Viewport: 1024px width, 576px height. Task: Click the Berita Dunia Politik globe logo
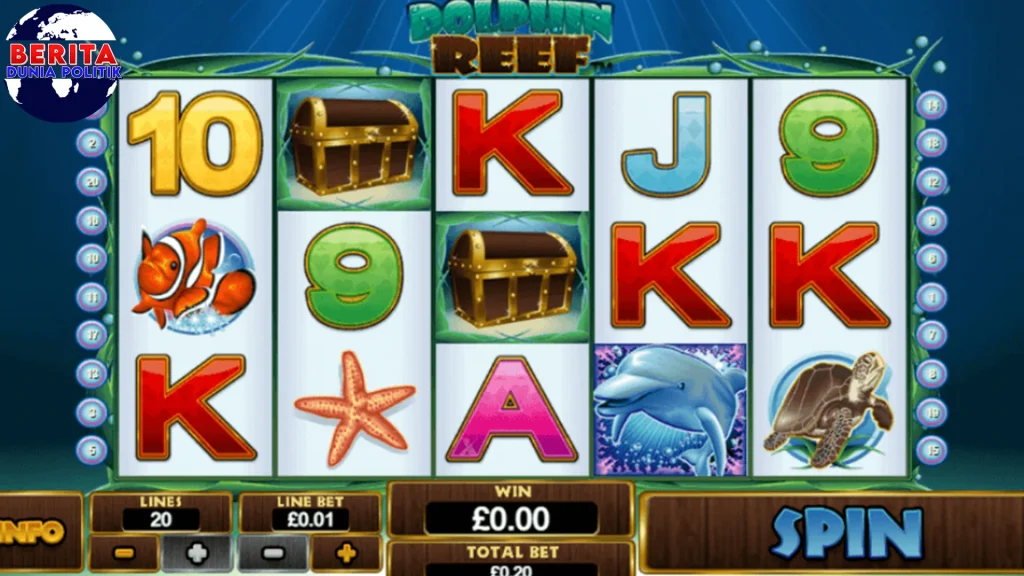tap(62, 62)
